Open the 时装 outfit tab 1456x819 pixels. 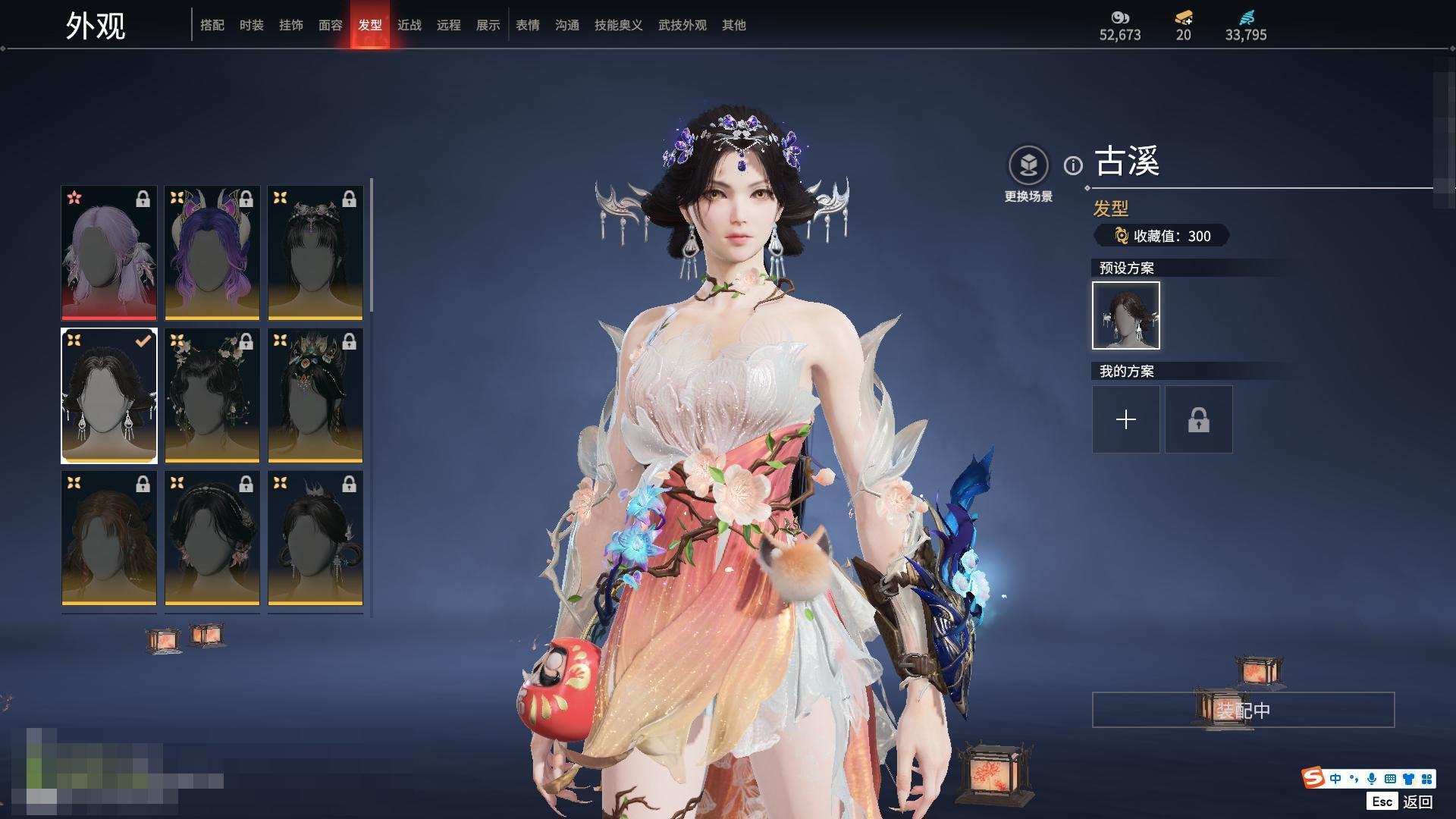pos(251,25)
